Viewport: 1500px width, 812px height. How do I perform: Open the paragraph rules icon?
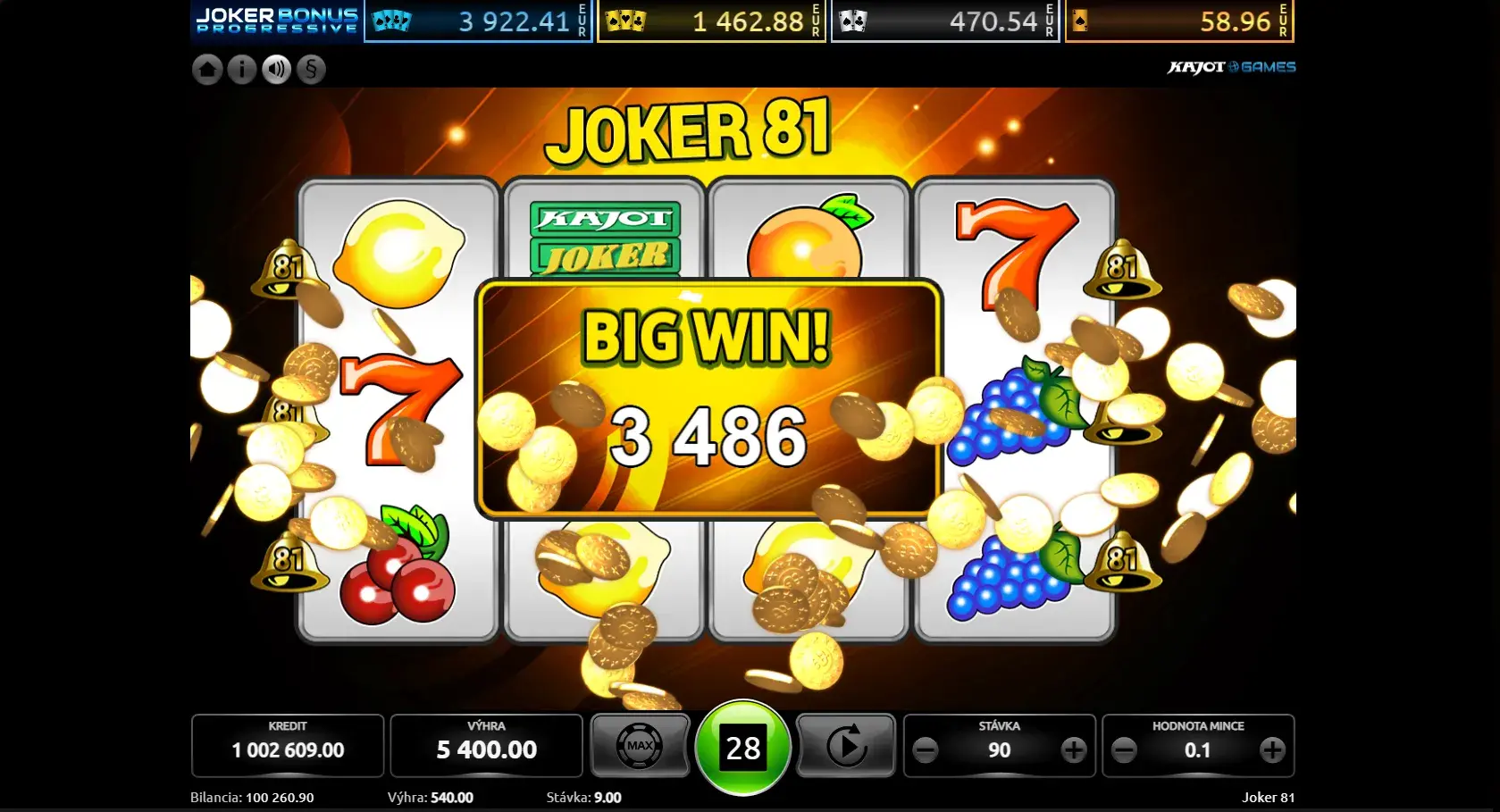pos(311,70)
